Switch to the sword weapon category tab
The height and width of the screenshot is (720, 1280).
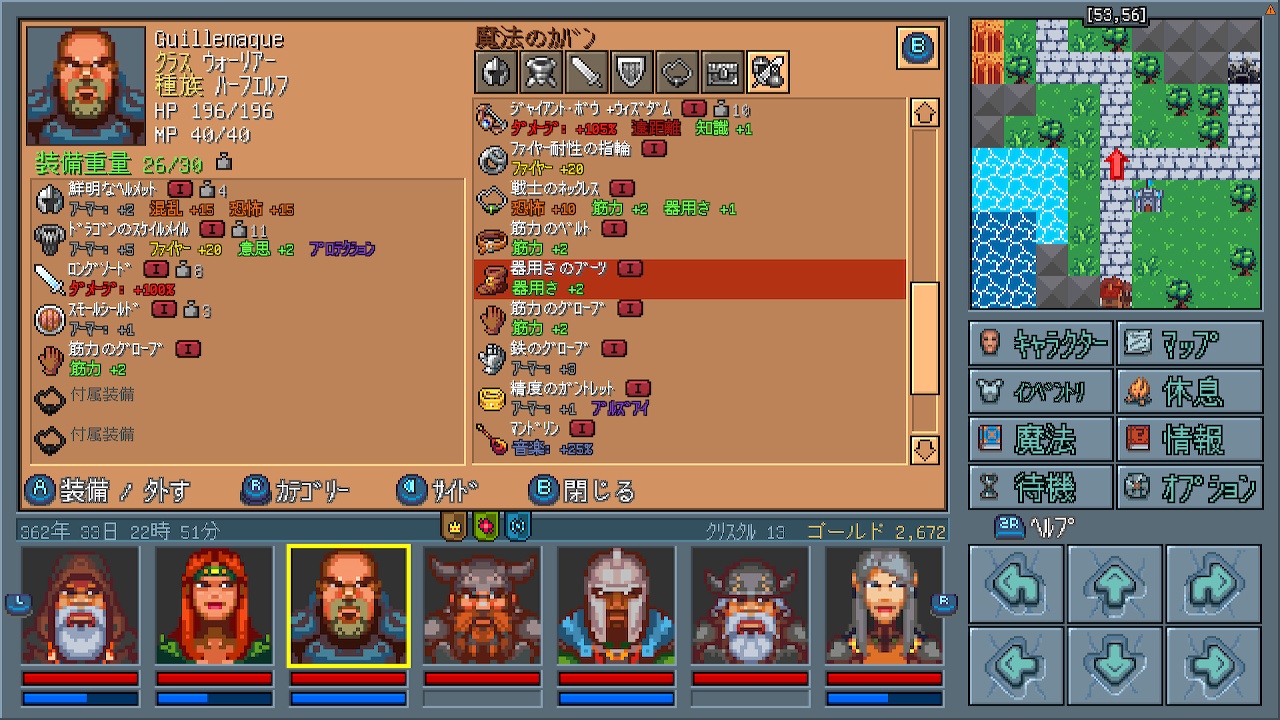[588, 72]
